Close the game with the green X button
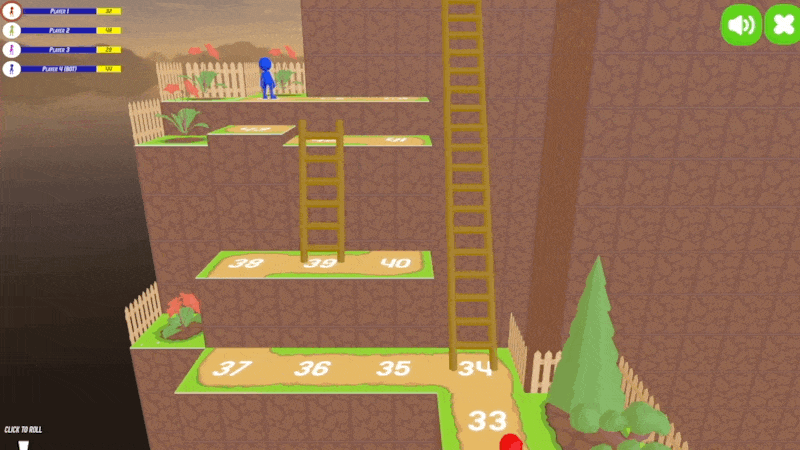 pos(782,25)
